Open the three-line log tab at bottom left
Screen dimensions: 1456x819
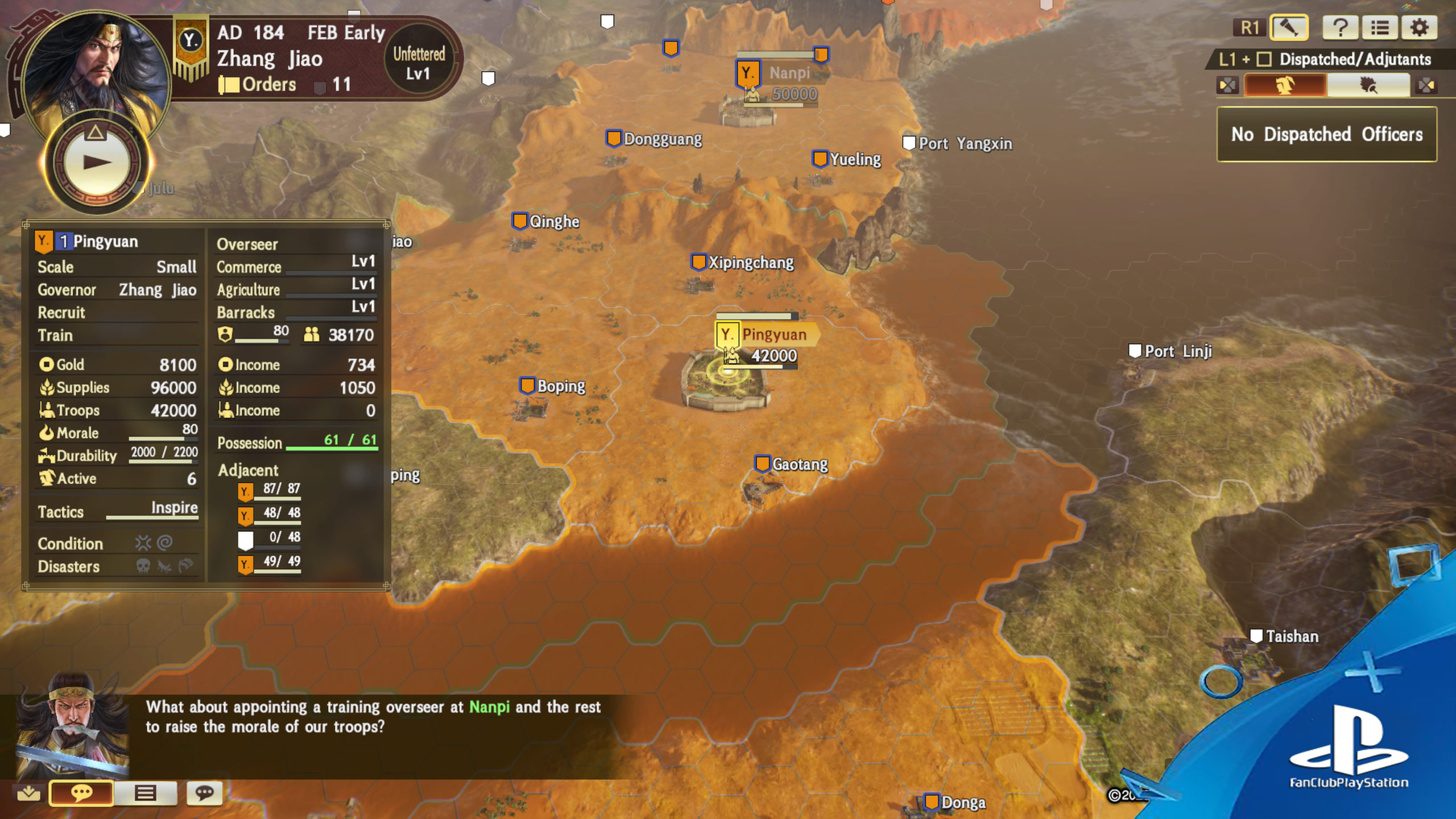(145, 793)
